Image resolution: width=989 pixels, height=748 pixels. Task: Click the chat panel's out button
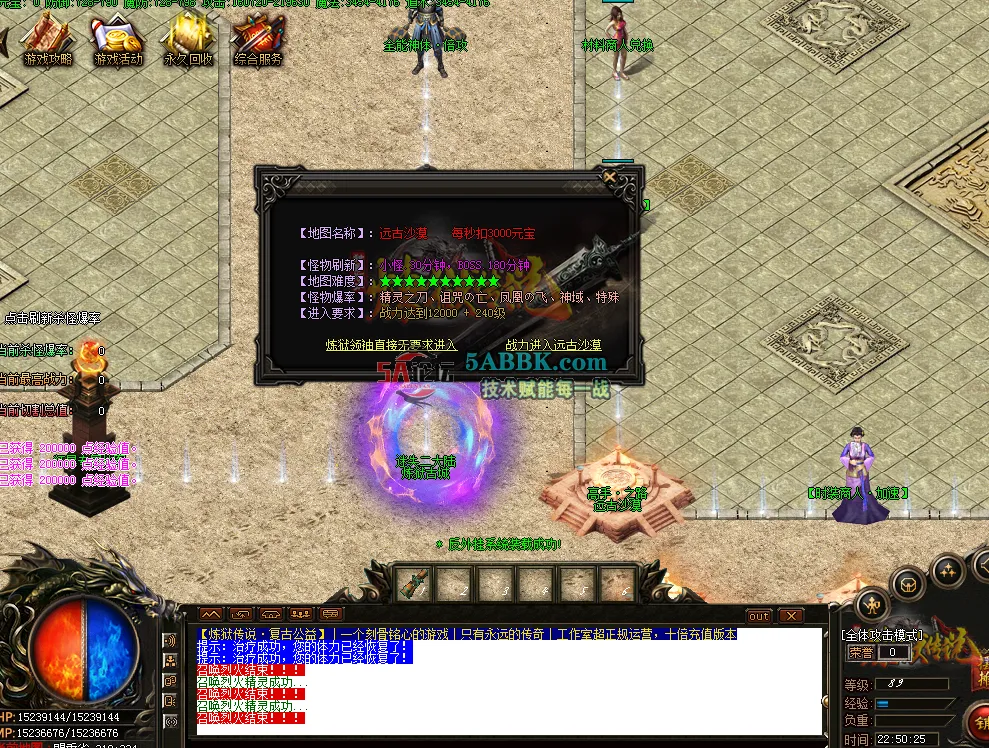tap(759, 616)
